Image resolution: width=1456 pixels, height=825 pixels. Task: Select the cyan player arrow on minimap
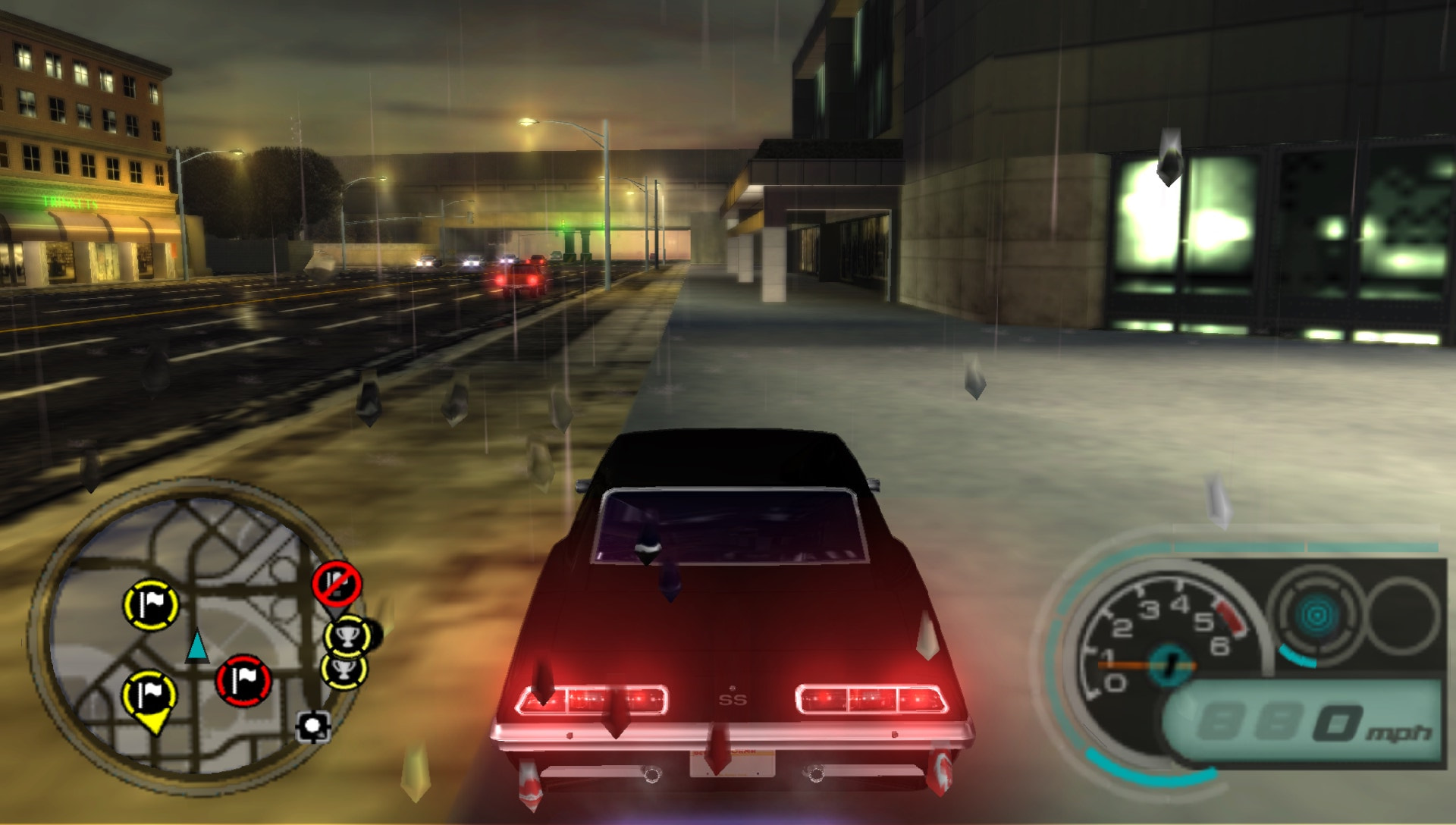[199, 648]
